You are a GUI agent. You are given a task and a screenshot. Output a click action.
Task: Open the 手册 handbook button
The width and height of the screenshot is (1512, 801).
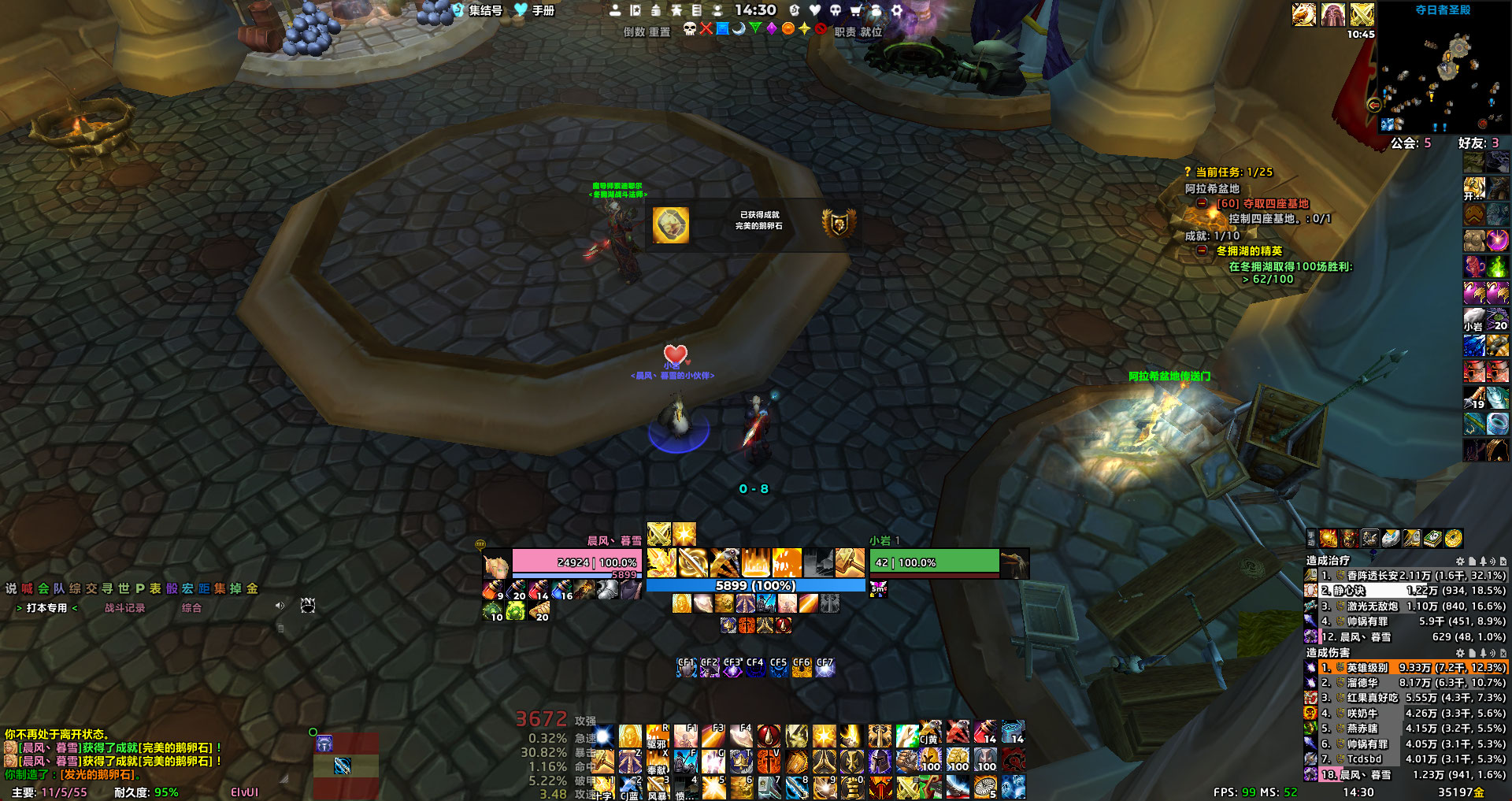click(x=535, y=10)
